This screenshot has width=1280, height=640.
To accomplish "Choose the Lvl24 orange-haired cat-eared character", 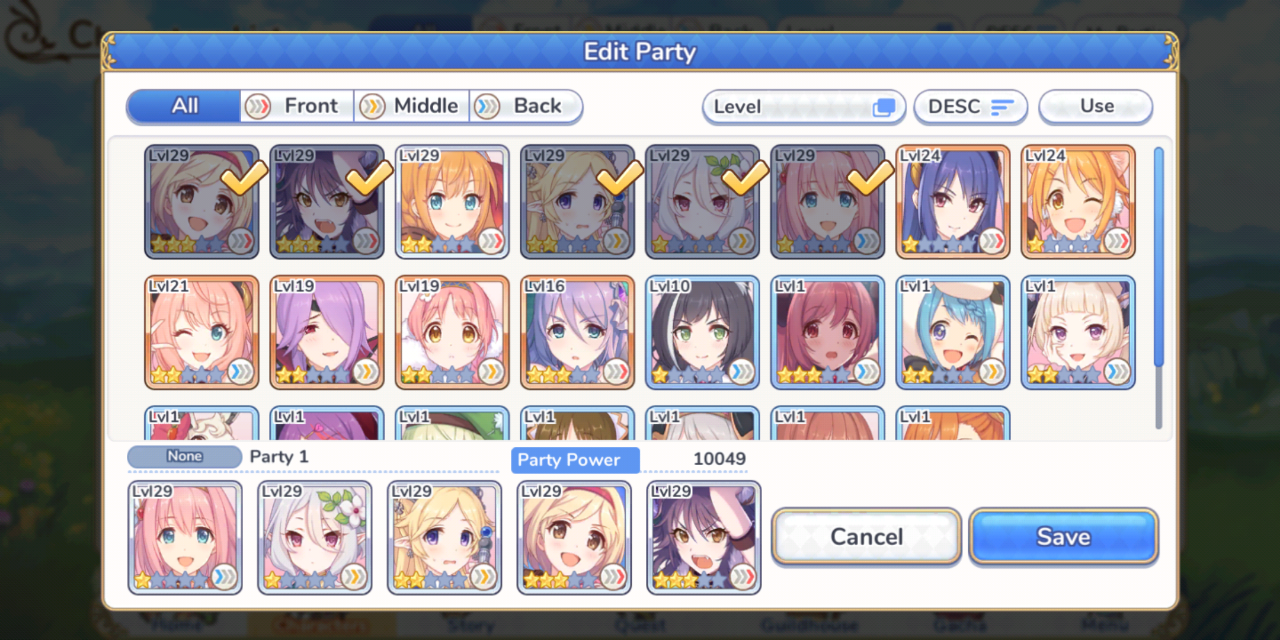I will coord(1078,202).
